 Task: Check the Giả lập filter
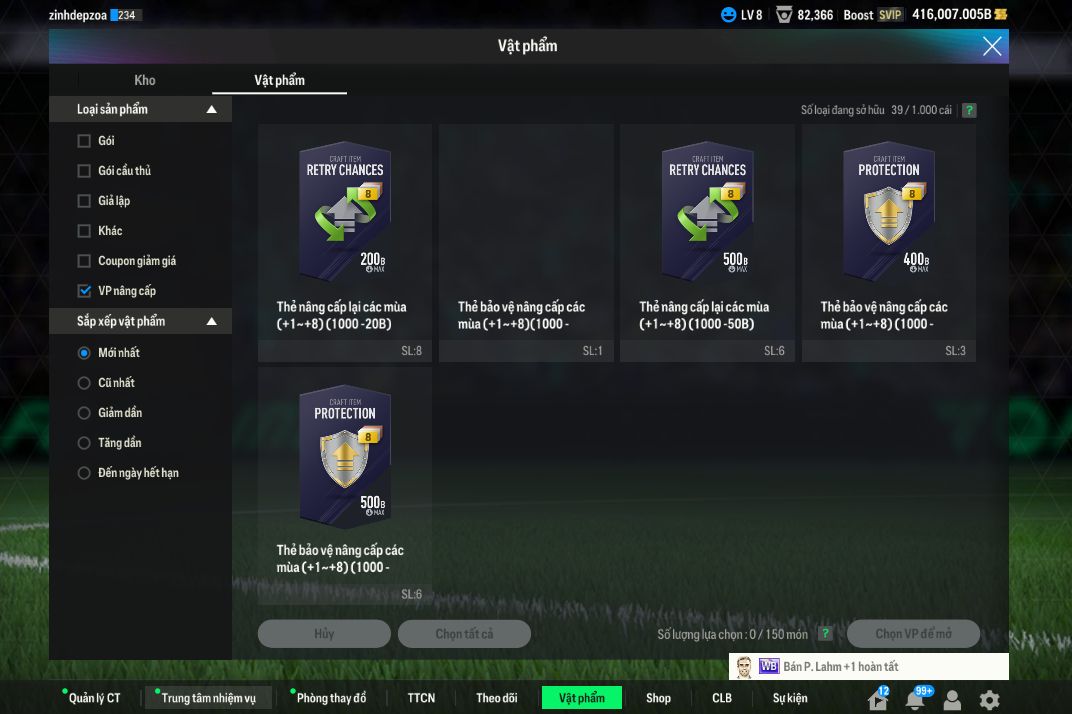coord(84,201)
